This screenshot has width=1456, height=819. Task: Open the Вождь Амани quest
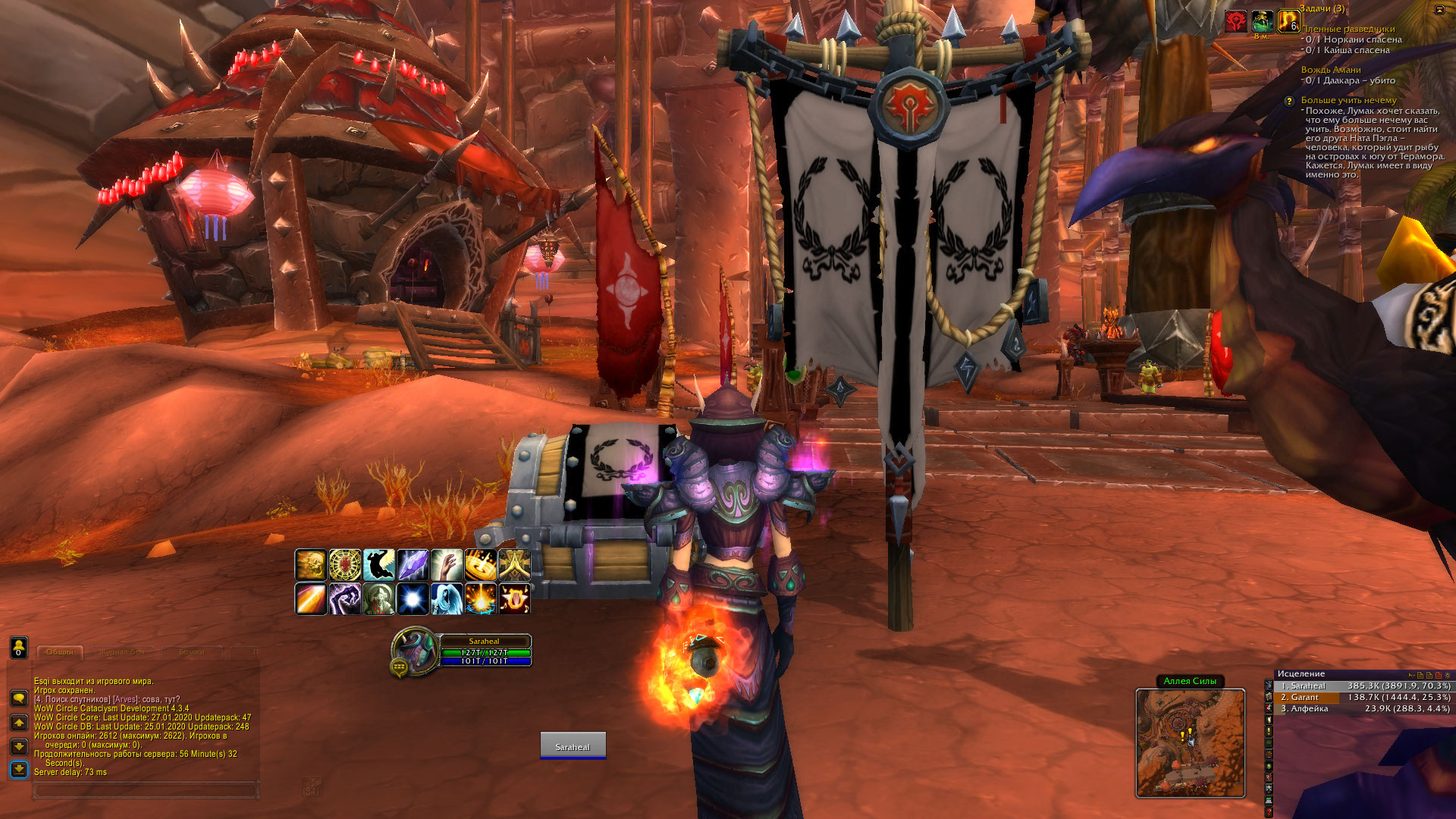(x=1331, y=70)
